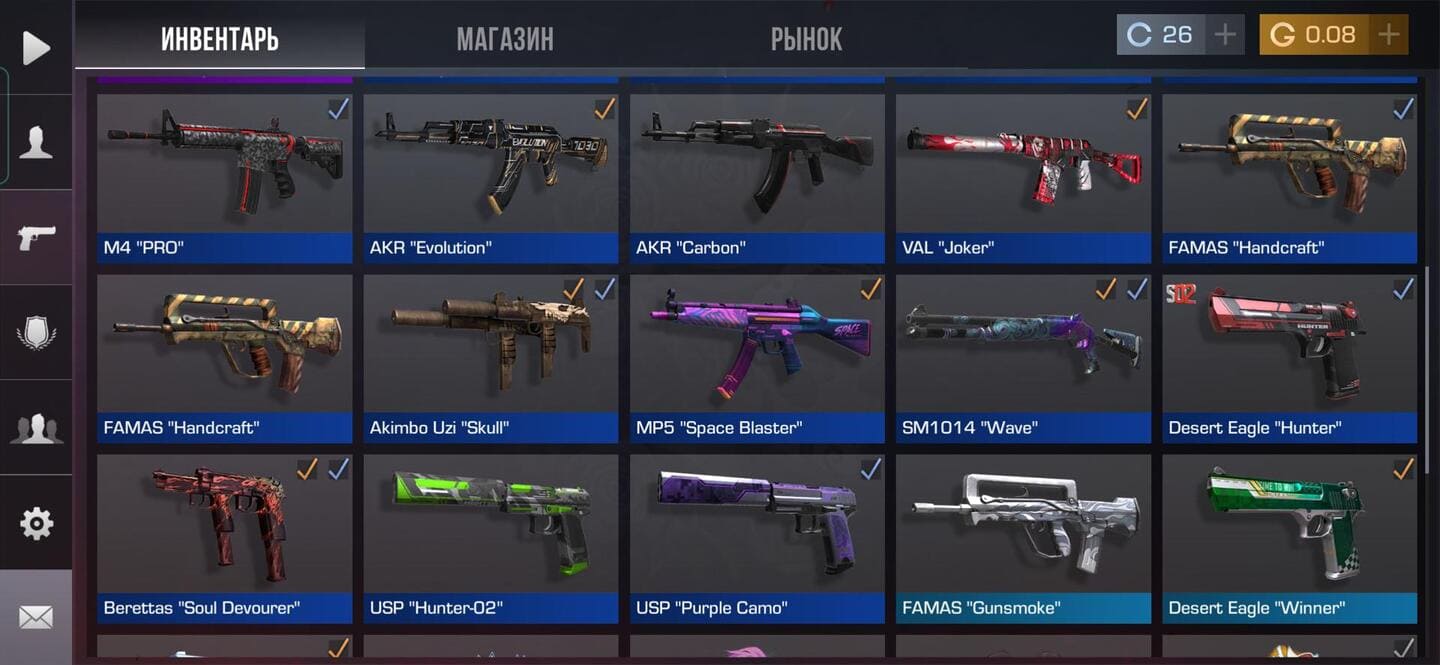The image size is (1440, 665).
Task: Add more silver coins with plus button
Action: pyautogui.click(x=1224, y=35)
